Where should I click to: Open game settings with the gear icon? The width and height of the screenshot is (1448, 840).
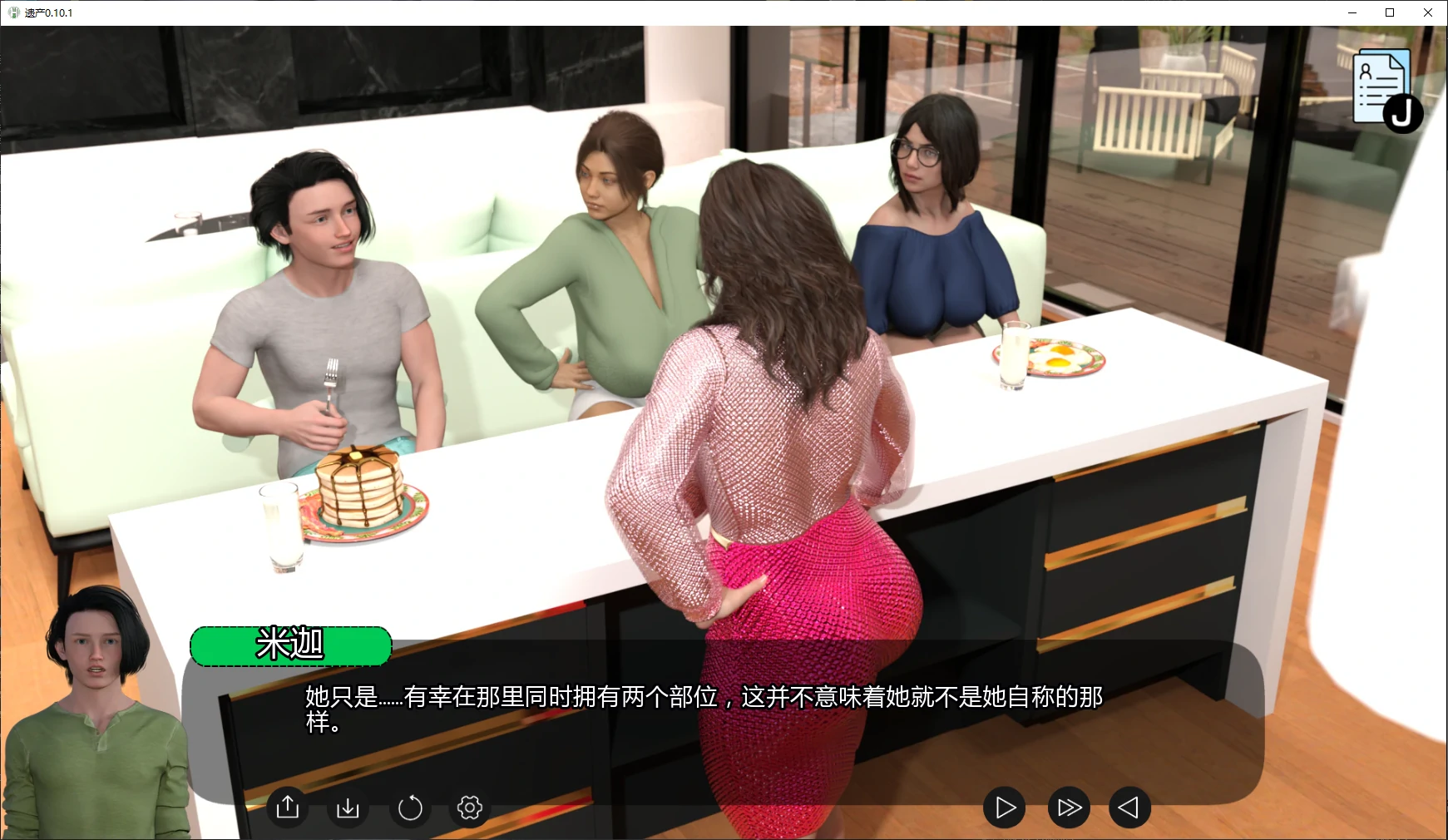pos(469,807)
